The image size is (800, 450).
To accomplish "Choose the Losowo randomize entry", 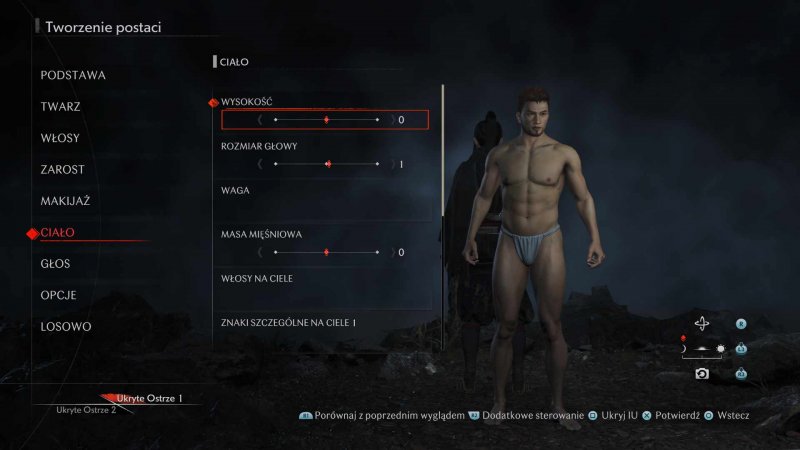I will [66, 327].
